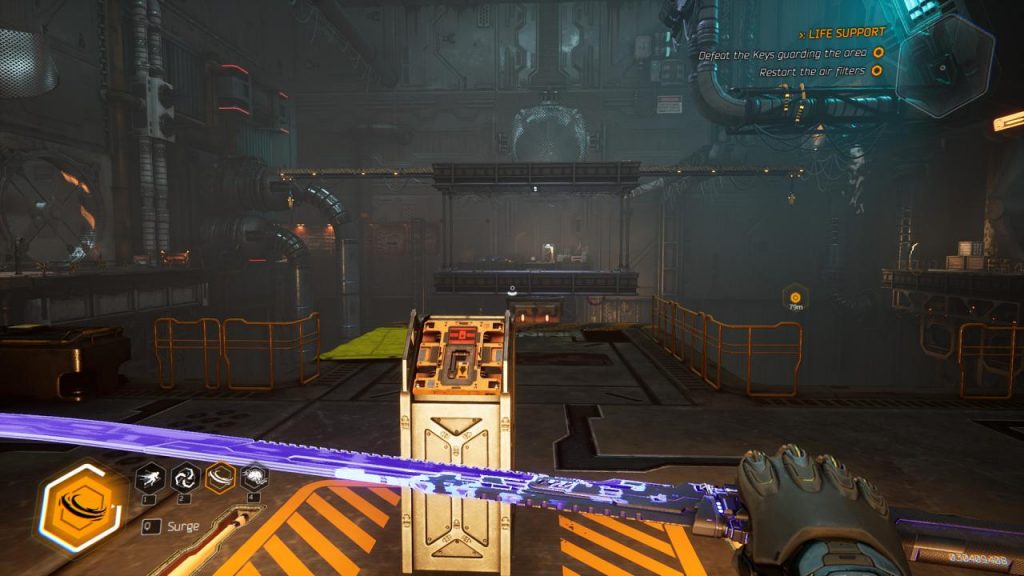Open the hexagonal minimap

click(x=944, y=64)
